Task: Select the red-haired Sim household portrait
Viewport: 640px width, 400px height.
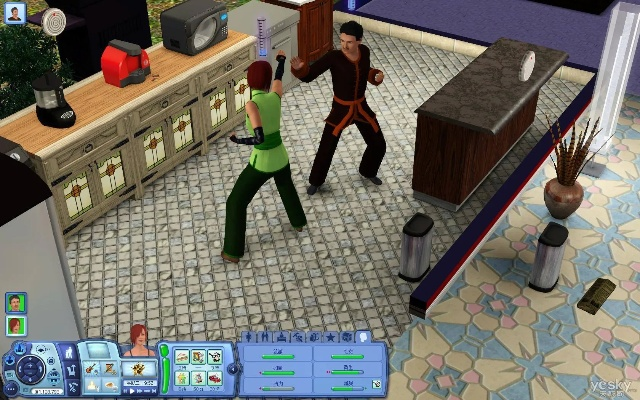Action: [16, 325]
